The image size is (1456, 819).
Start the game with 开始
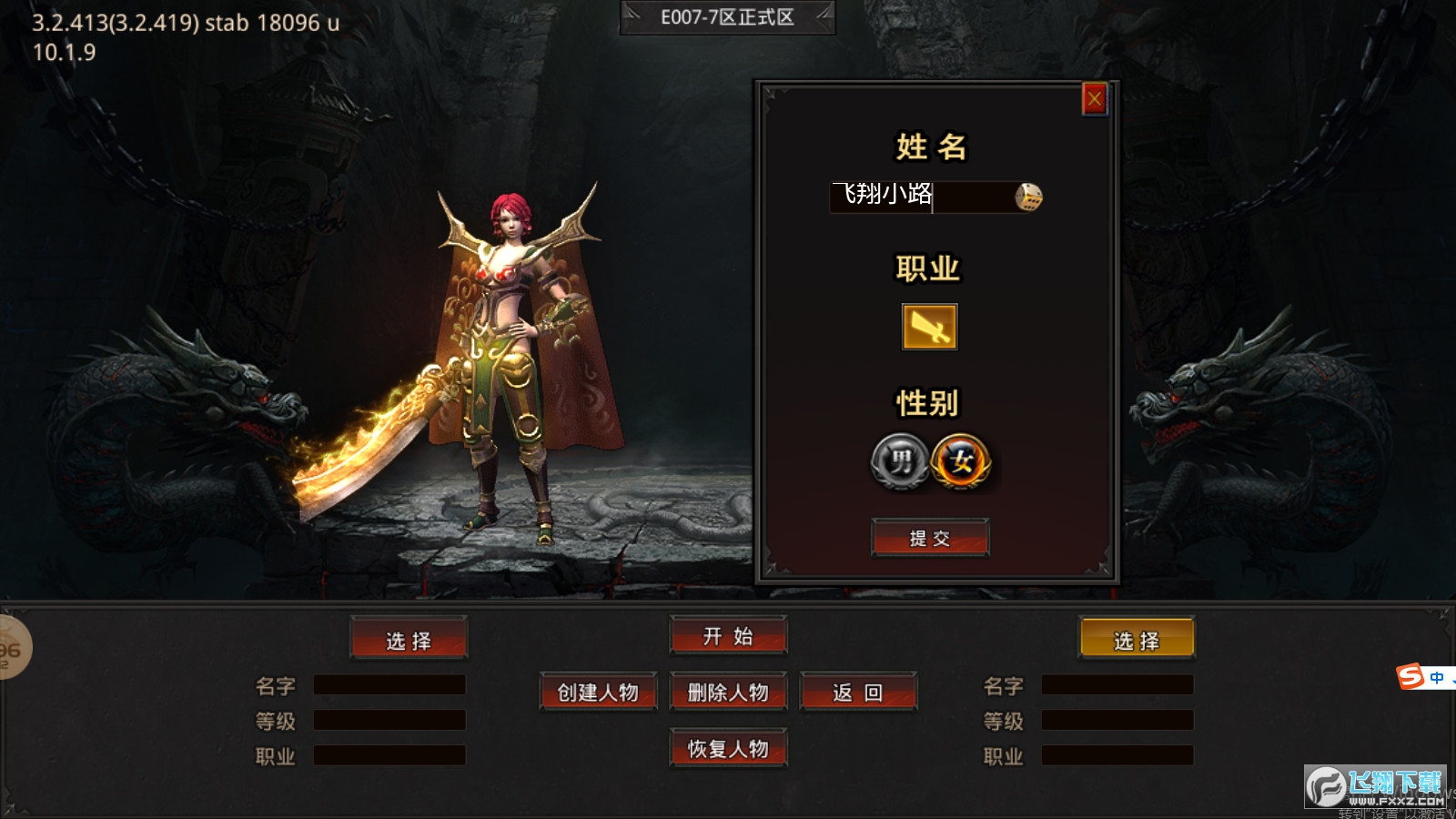point(728,636)
